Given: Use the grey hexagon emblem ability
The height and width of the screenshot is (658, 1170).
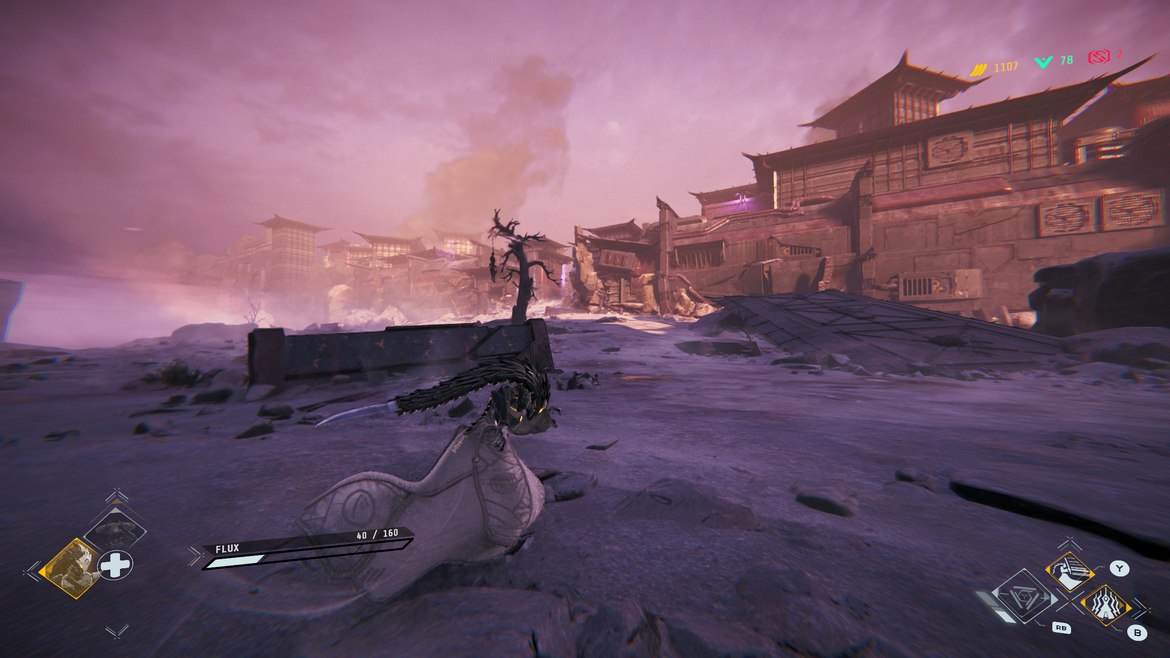Looking at the screenshot, I should tap(1025, 596).
